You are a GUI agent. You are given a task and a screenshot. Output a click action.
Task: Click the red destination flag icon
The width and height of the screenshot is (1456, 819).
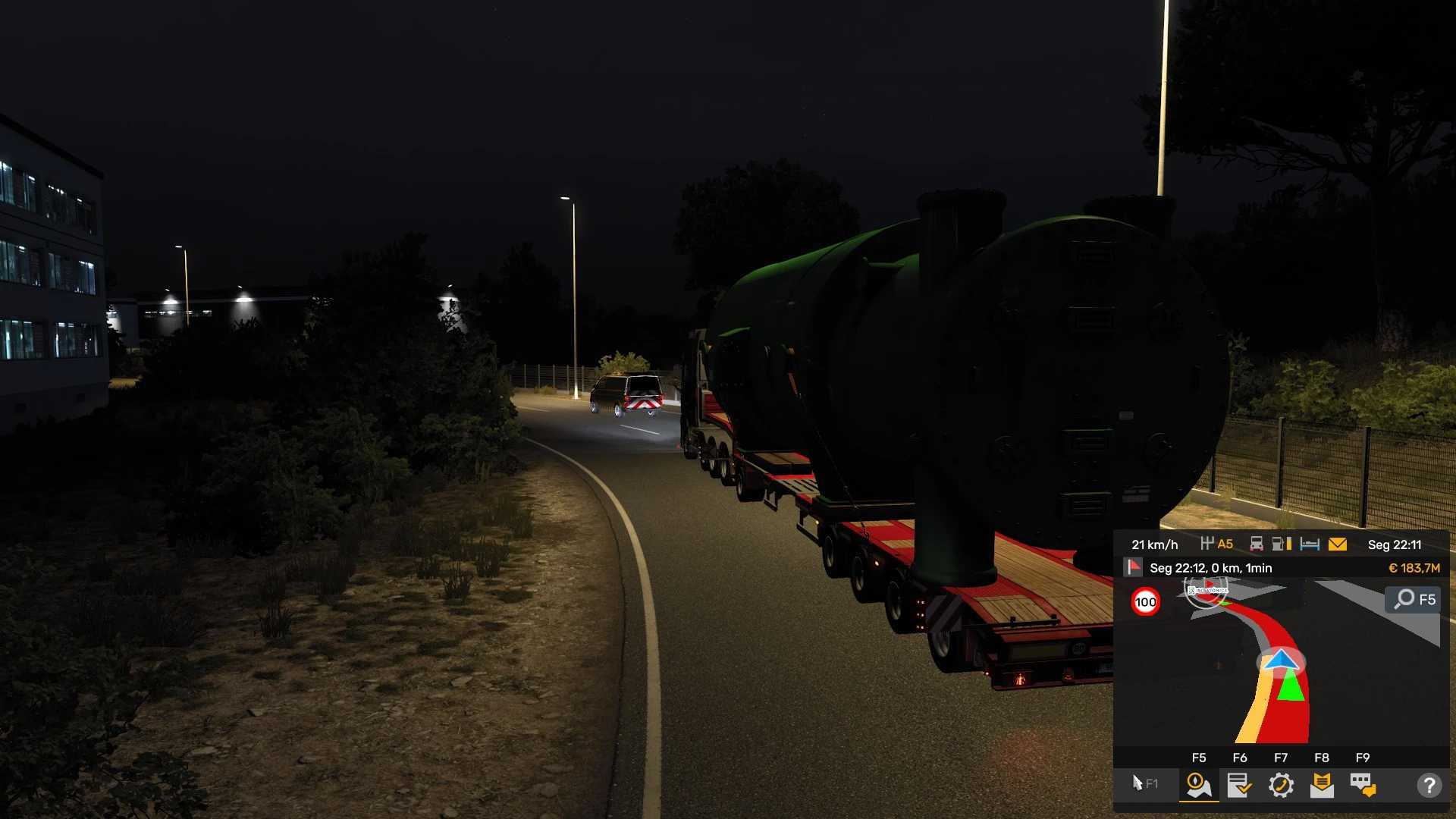coord(1134,567)
